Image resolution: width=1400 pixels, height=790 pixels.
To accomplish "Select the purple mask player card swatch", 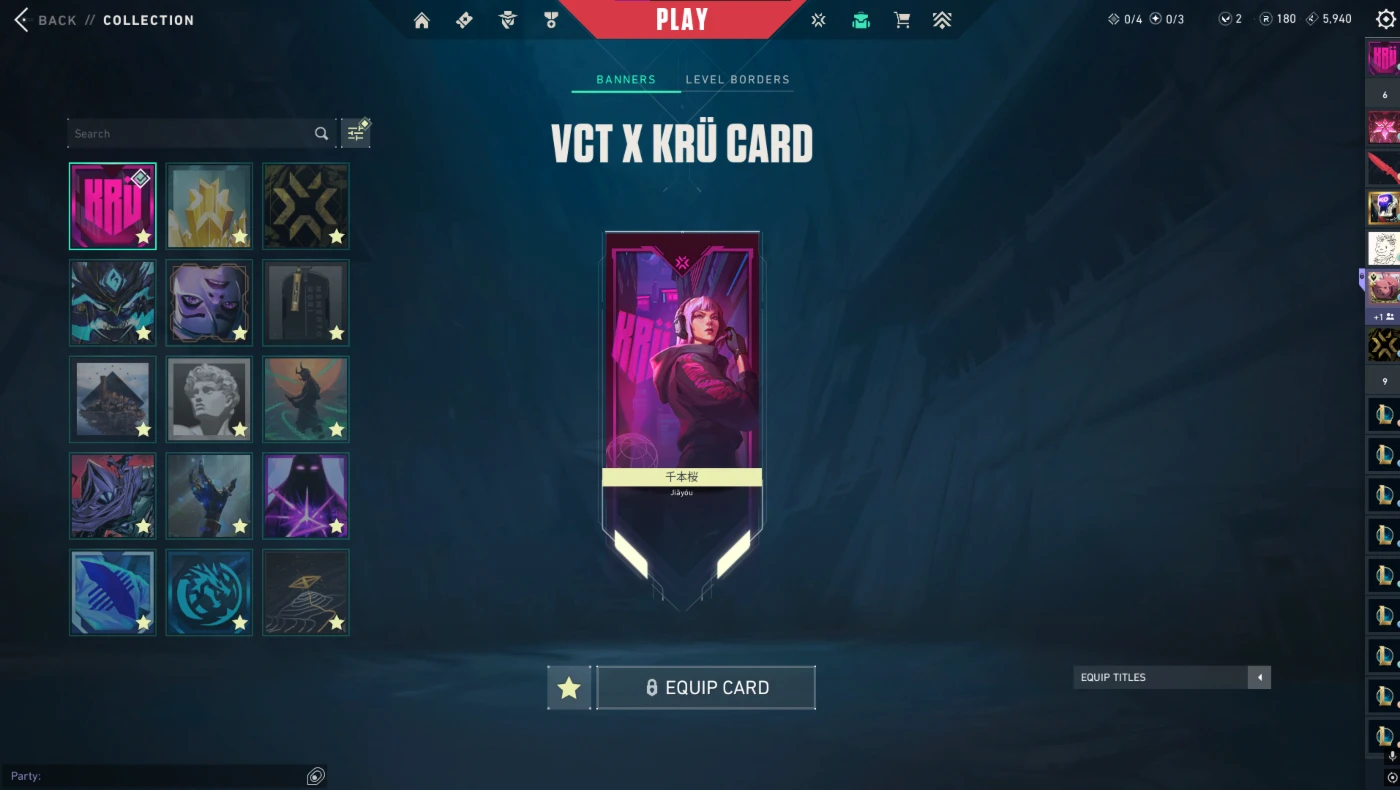I will (x=208, y=302).
